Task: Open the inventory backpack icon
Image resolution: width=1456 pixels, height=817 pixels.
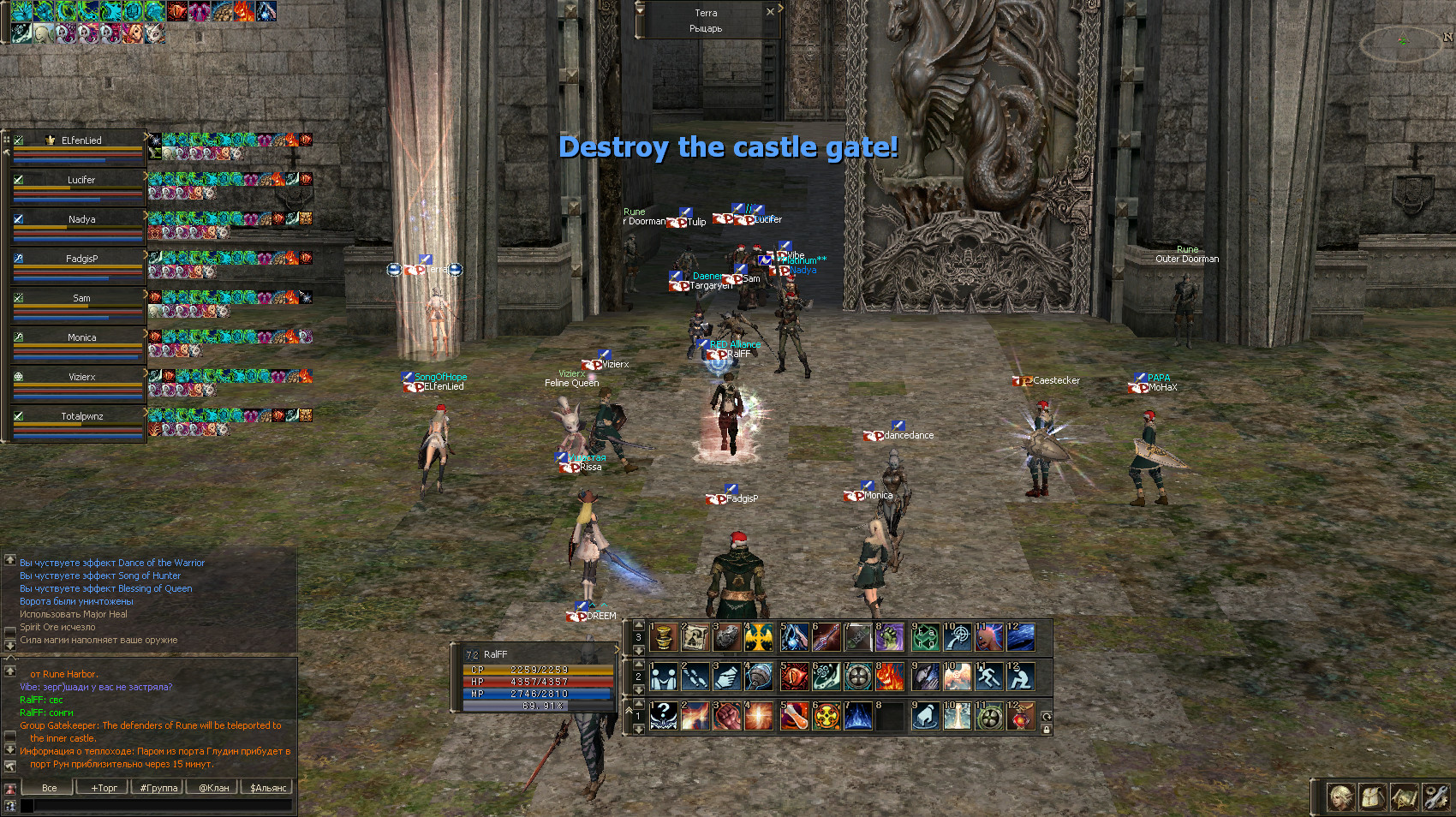Action: coord(1373,797)
